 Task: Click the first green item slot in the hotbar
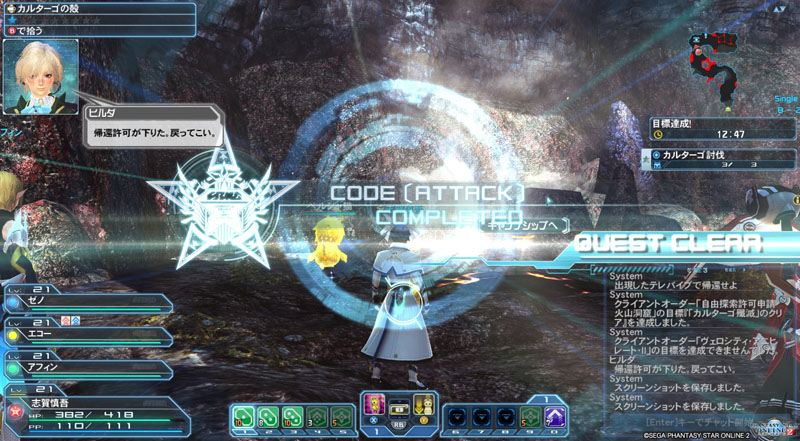tap(243, 415)
